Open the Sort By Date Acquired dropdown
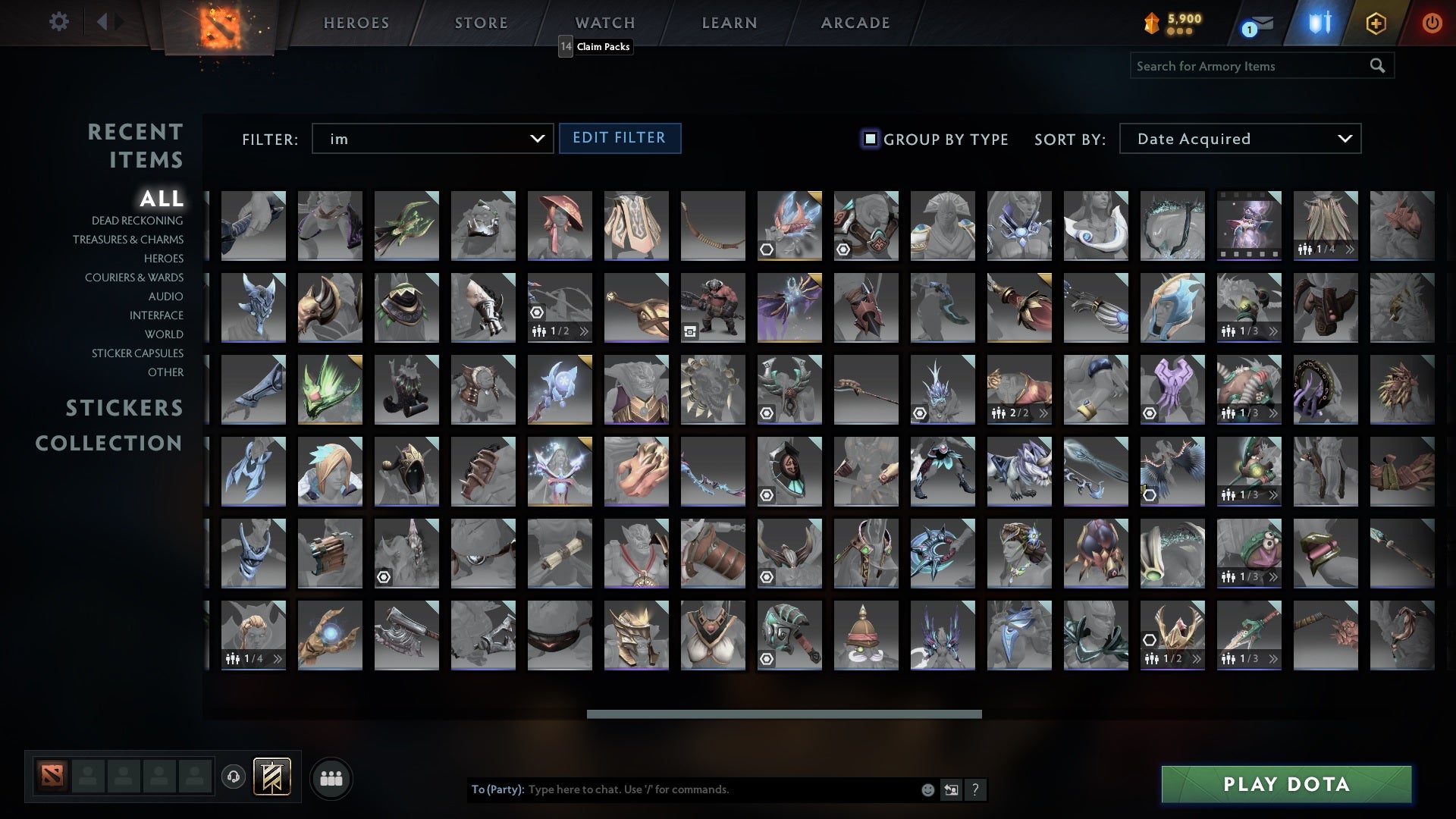The image size is (1456, 819). point(1239,139)
